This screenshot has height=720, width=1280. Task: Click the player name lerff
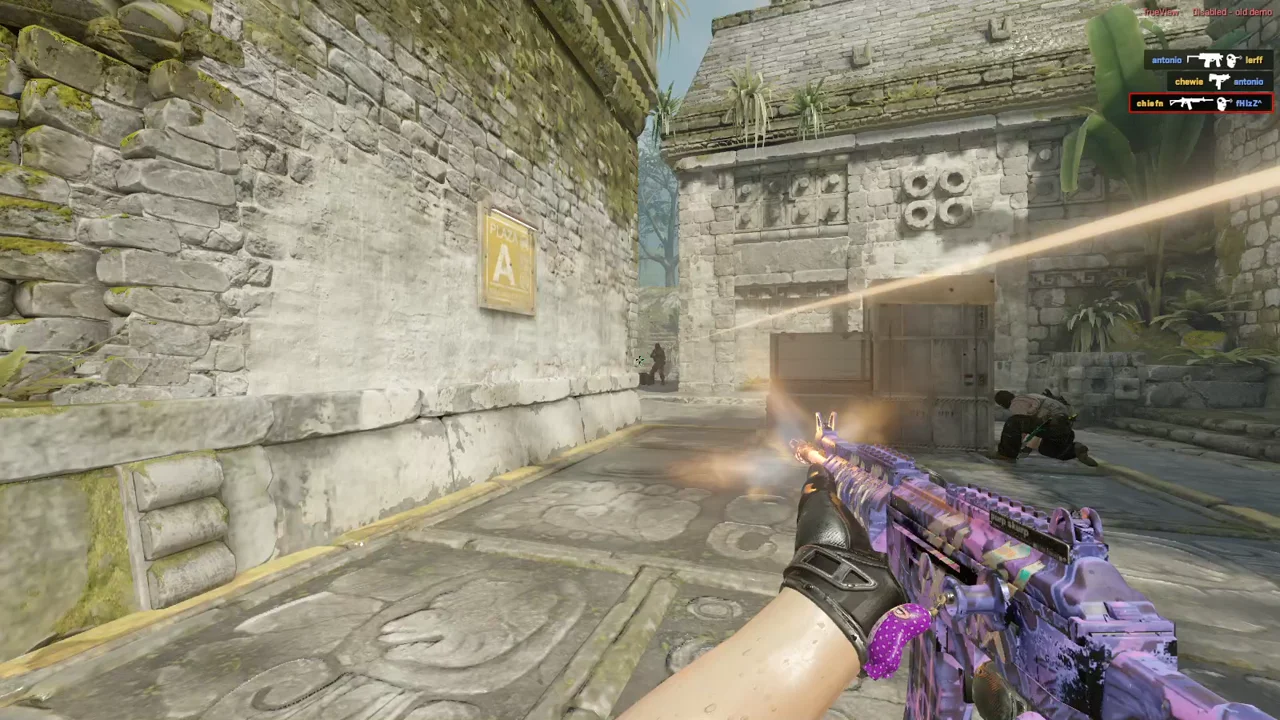[x=1254, y=60]
